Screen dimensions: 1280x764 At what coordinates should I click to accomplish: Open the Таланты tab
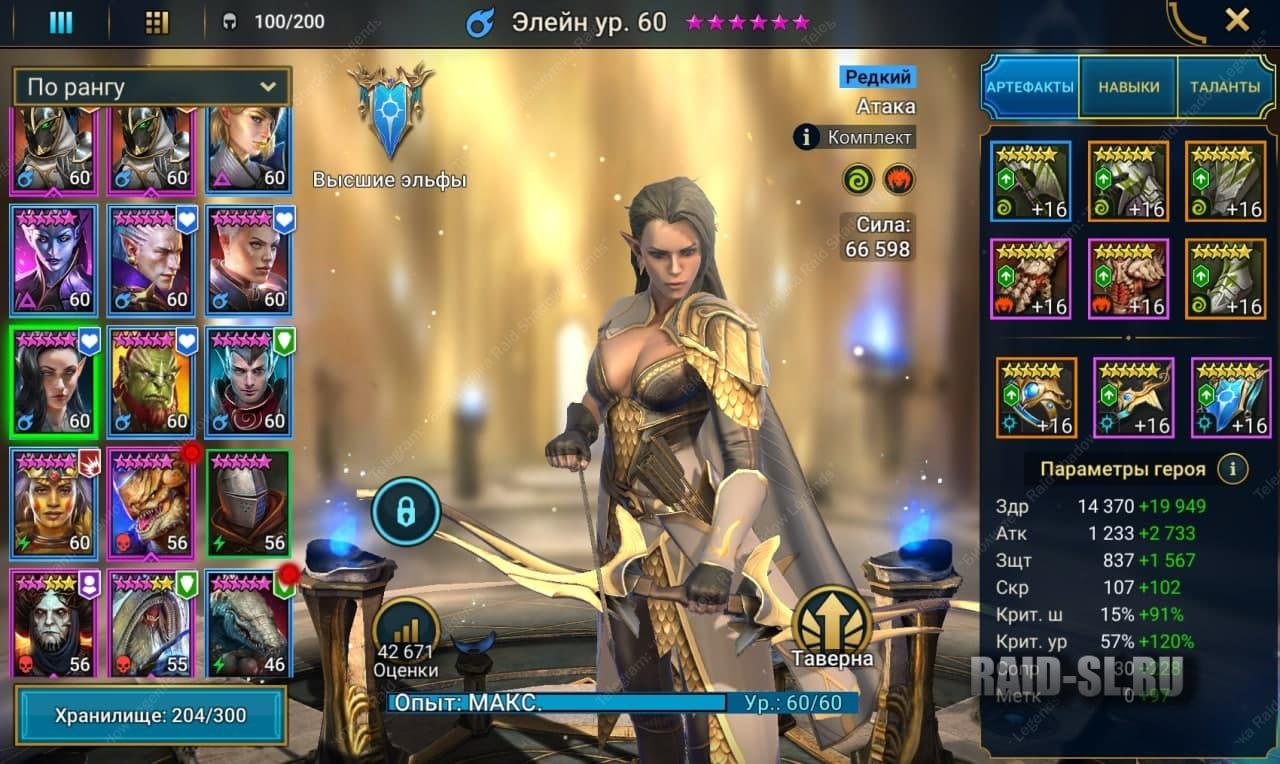(1224, 87)
